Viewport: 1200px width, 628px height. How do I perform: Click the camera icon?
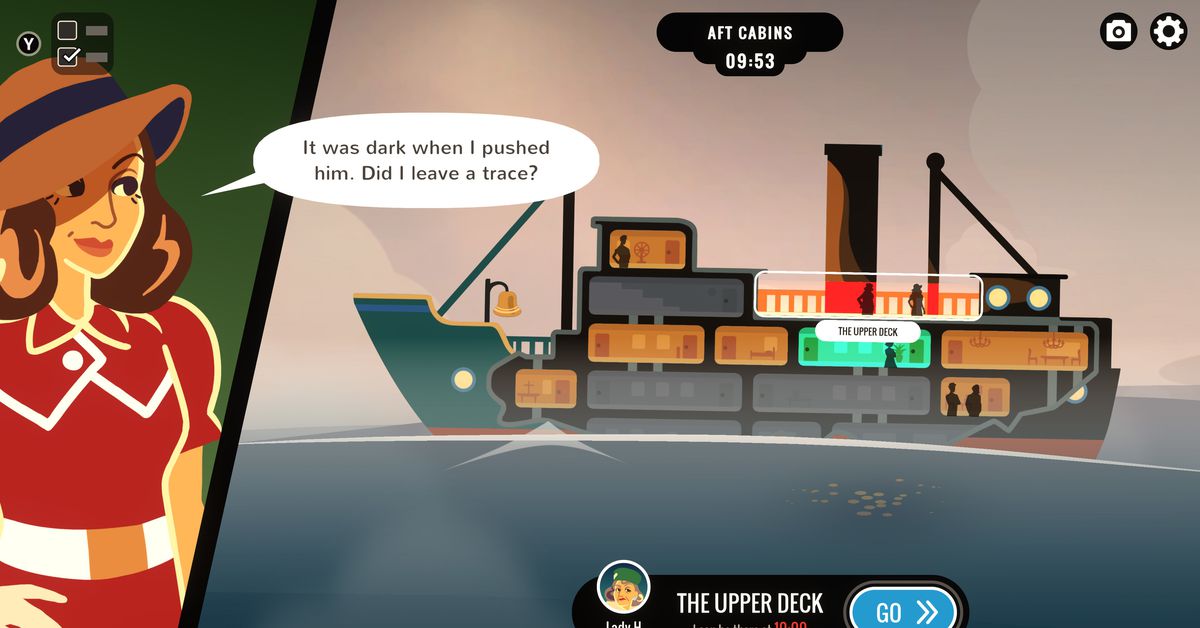1118,32
